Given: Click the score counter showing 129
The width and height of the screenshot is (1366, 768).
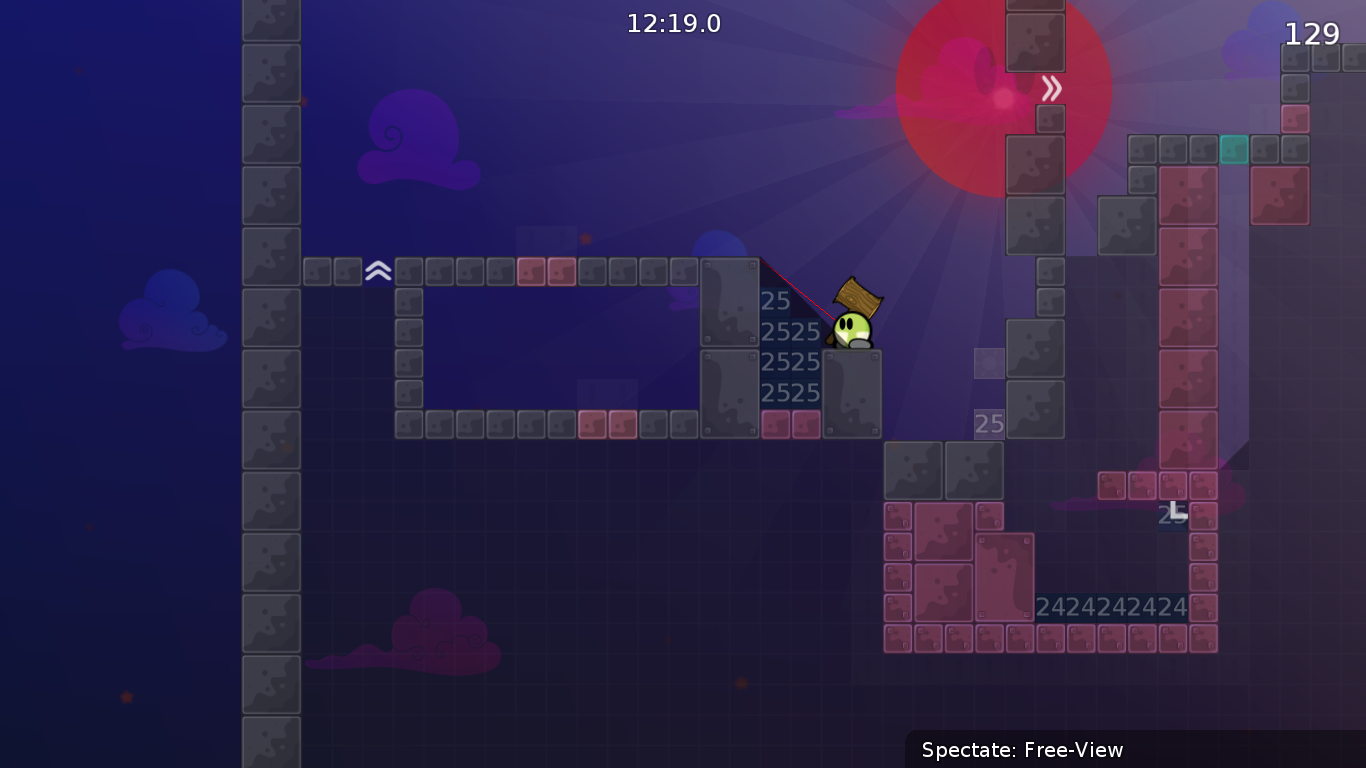Looking at the screenshot, I should pyautogui.click(x=1312, y=33).
